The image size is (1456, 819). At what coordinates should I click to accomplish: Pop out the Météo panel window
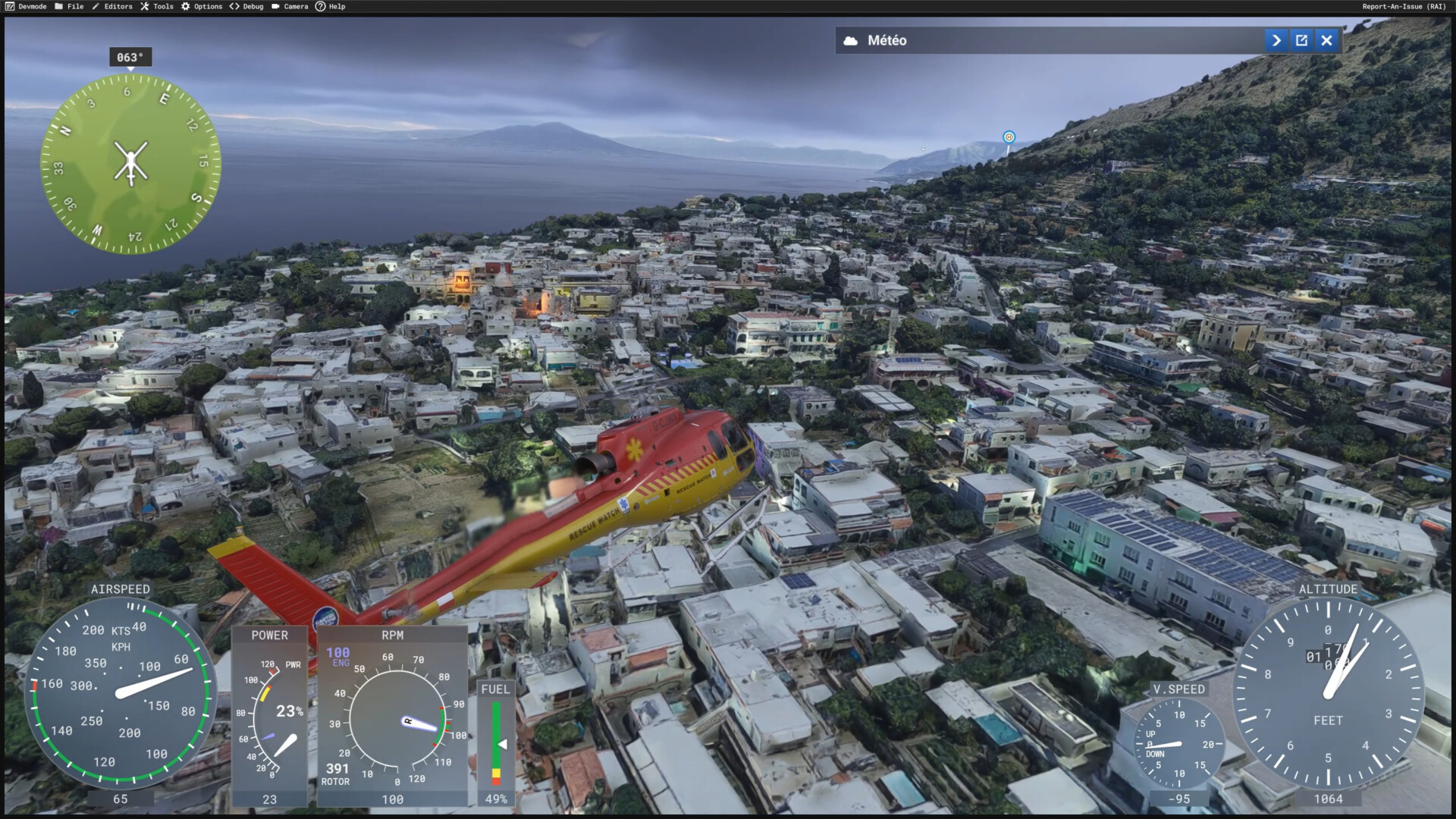(x=1301, y=41)
